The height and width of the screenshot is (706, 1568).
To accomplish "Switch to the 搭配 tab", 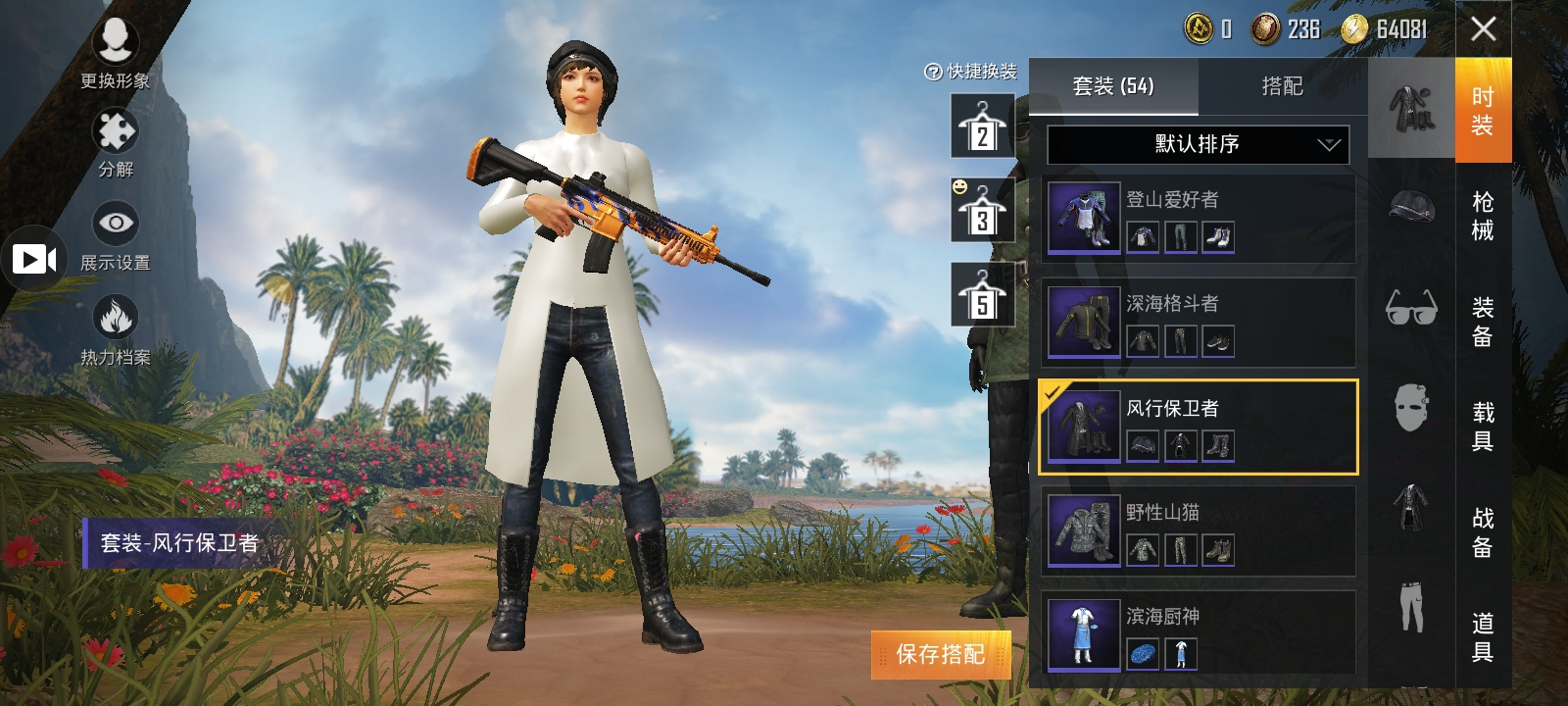I will coord(1282,86).
